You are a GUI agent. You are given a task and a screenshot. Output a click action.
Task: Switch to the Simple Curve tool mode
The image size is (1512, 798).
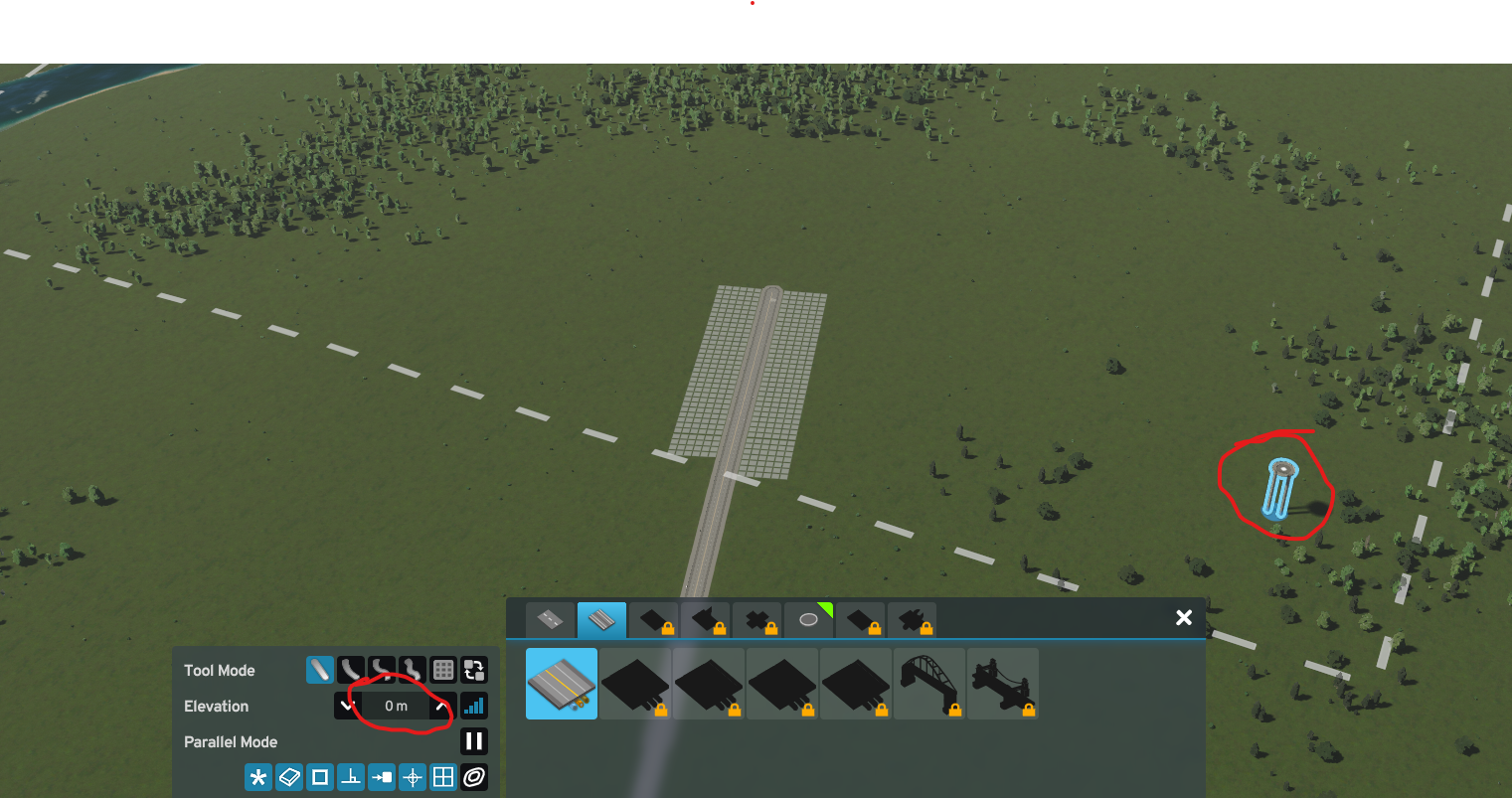pyautogui.click(x=351, y=670)
